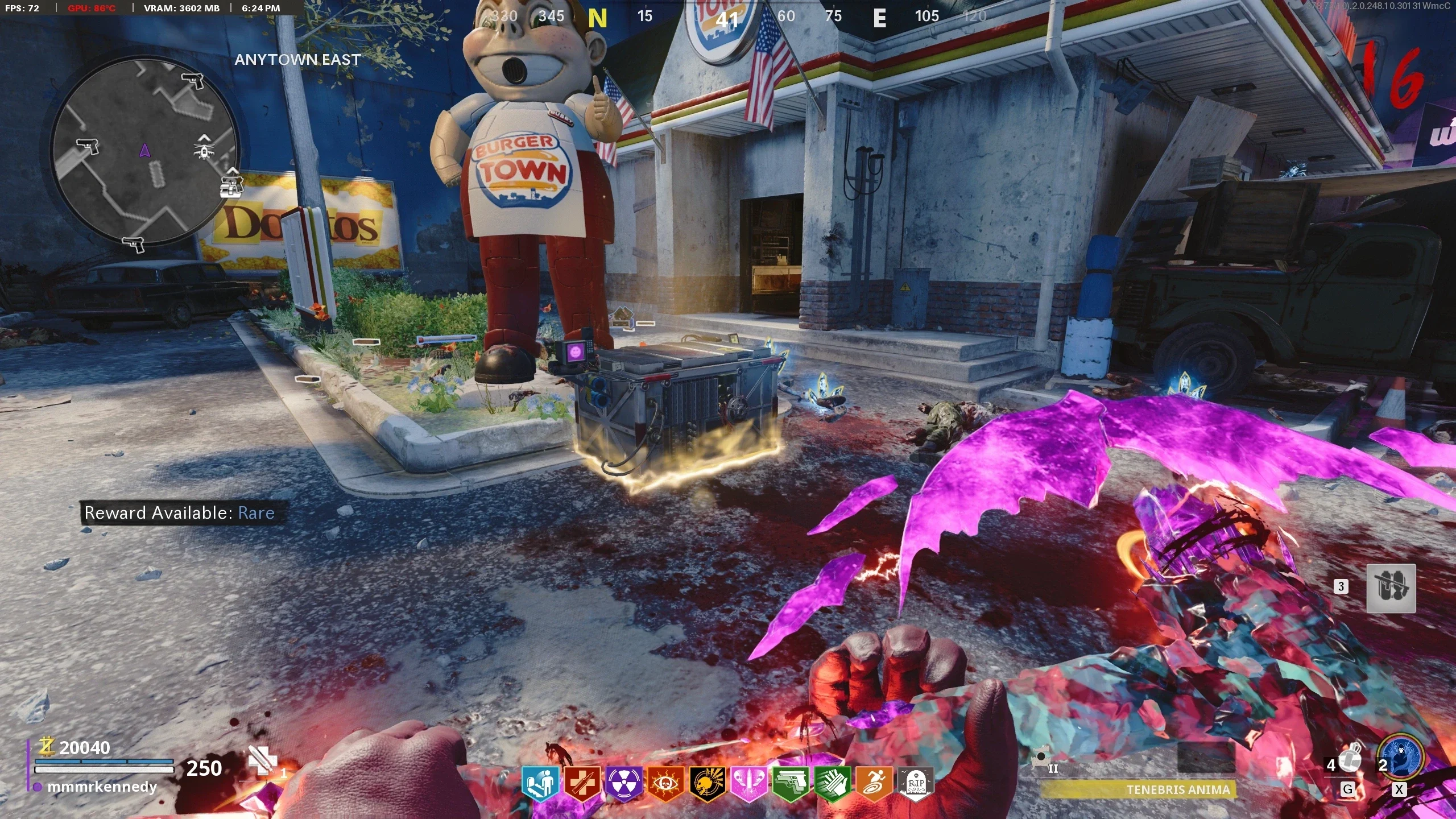Select the green twin pistols perk icon
Viewport: 1456px width, 819px height.
click(x=791, y=784)
